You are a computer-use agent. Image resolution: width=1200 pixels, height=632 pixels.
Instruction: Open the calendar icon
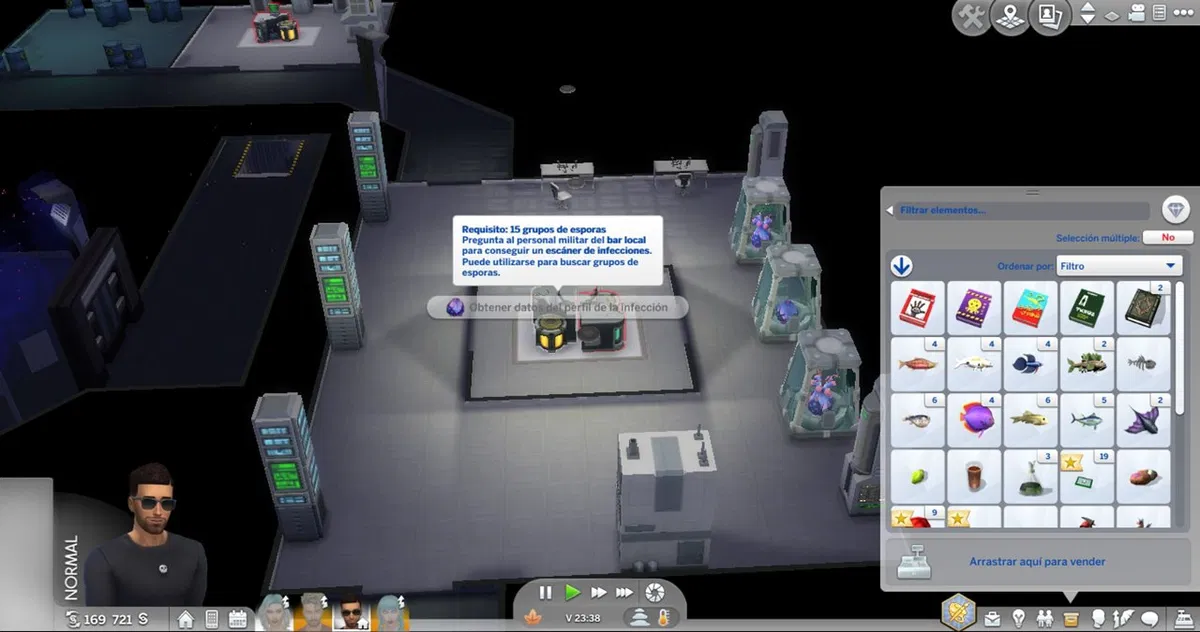239,619
